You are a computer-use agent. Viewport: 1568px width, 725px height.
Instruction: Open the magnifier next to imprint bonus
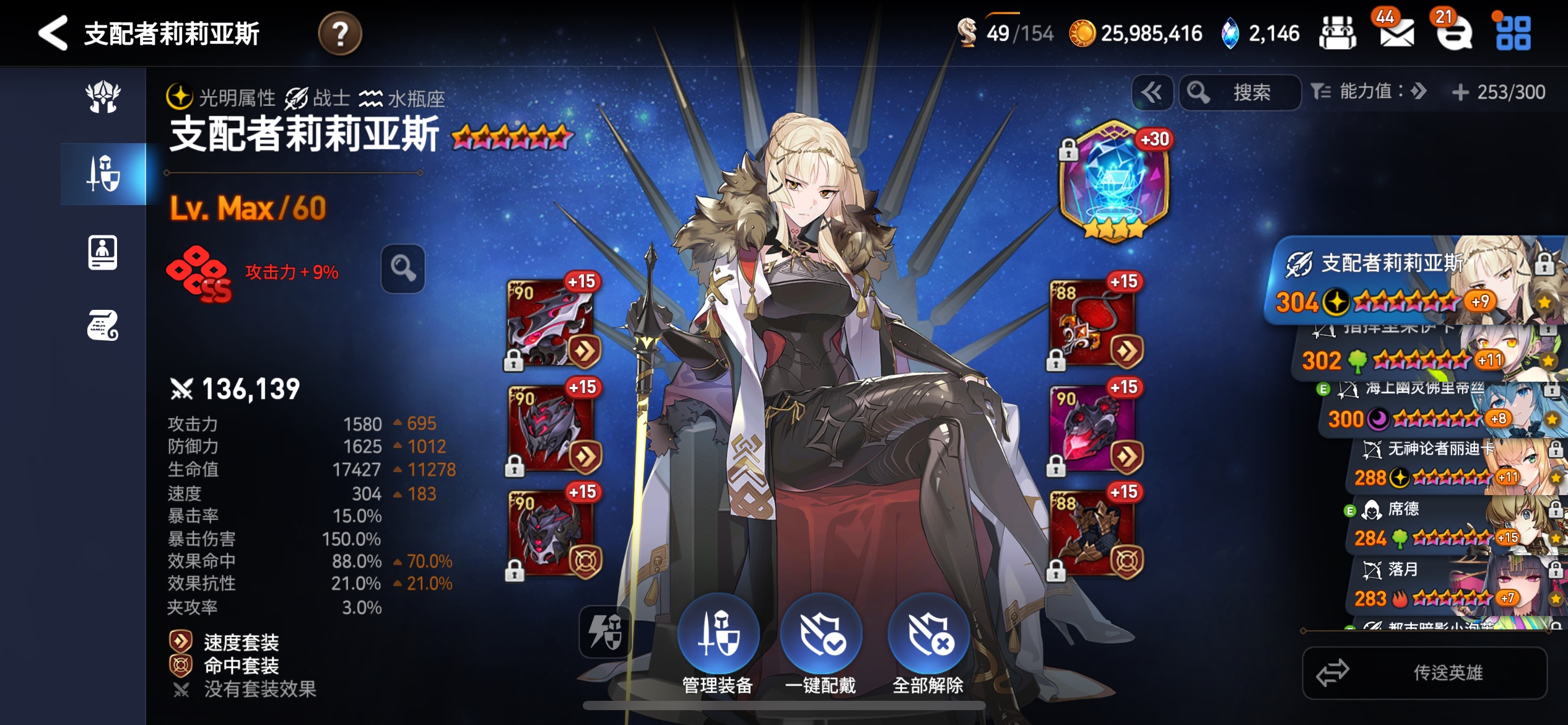pyautogui.click(x=403, y=269)
